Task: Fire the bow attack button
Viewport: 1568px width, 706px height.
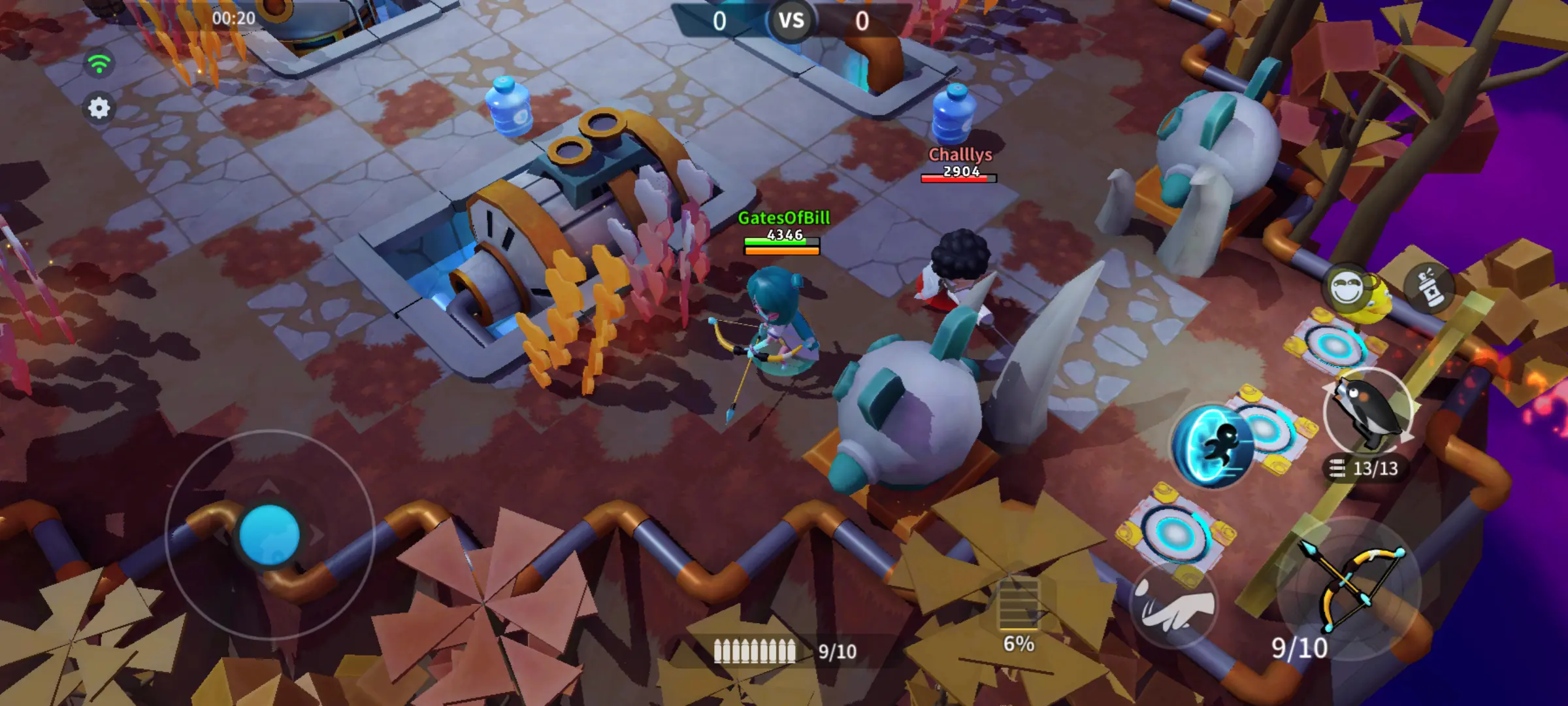Action: point(1350,587)
